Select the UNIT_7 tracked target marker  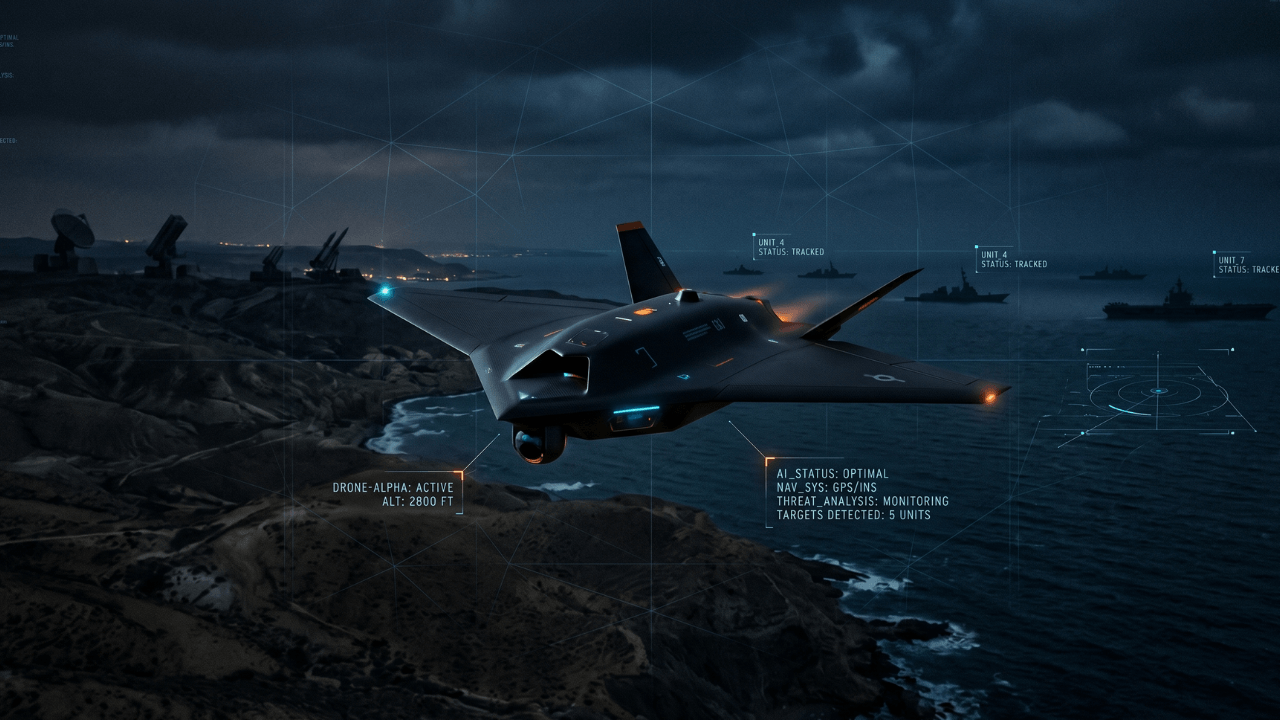pos(1247,264)
